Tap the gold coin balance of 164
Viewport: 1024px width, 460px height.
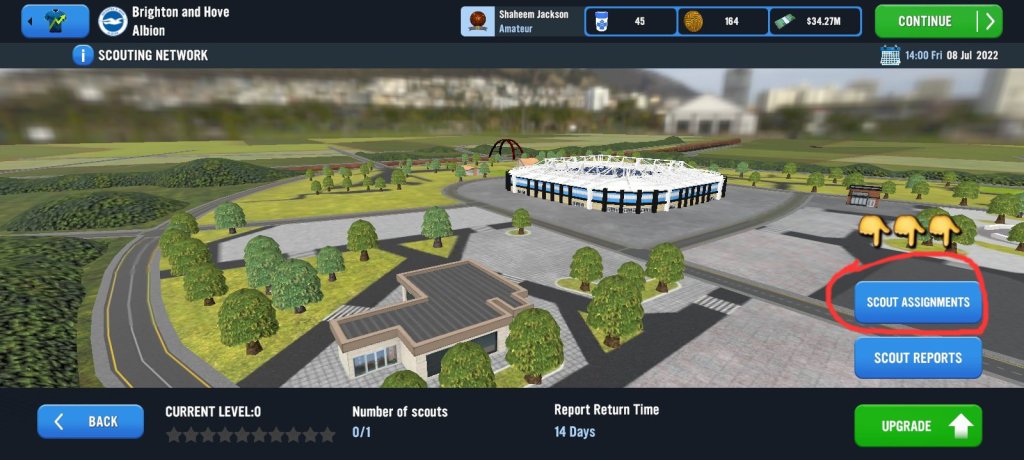(722, 21)
